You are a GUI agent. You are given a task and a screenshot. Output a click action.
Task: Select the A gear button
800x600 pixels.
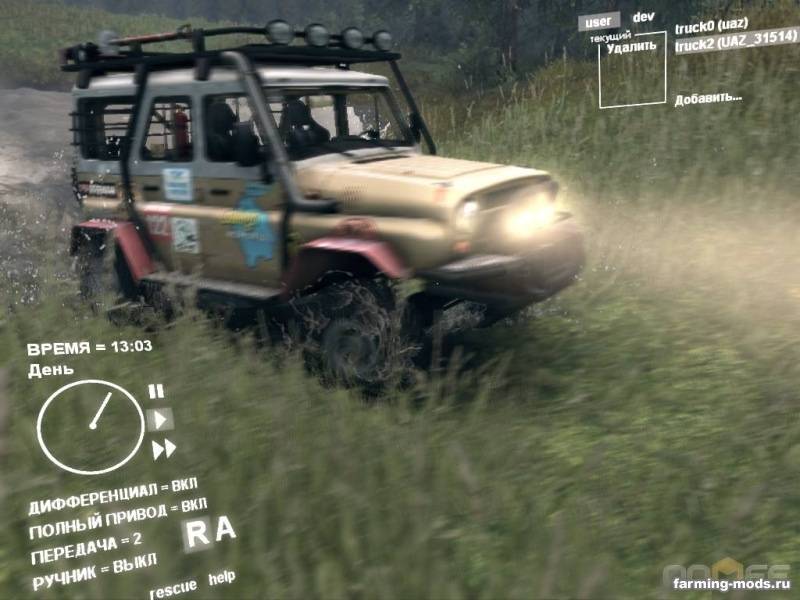point(226,530)
